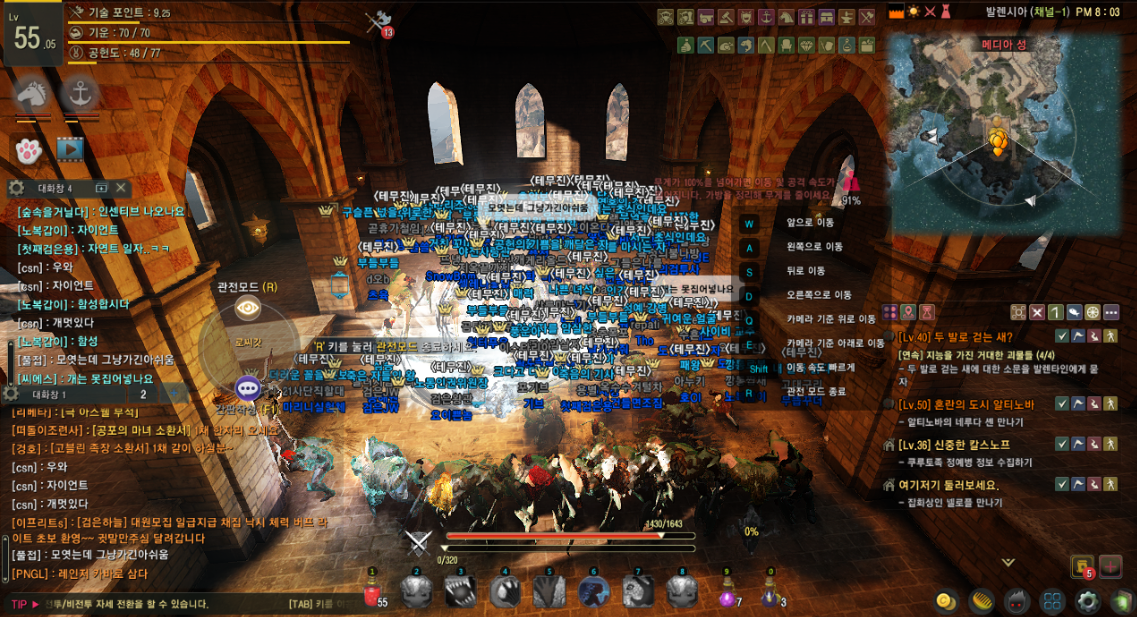
Task: Close the 대화창 4 chat window
Action: (x=122, y=187)
